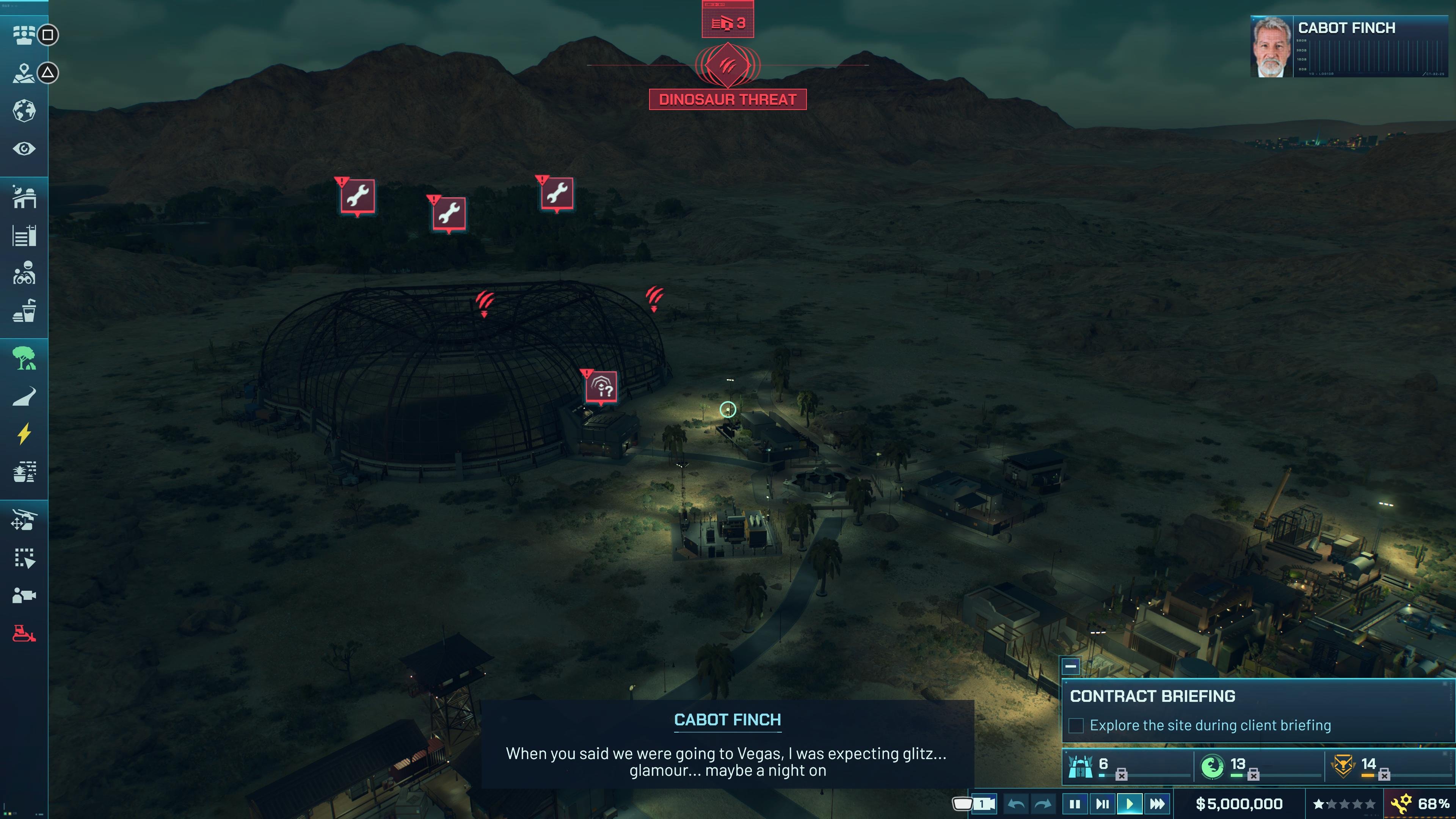This screenshot has width=1456, height=819.
Task: Open the globe island overview
Action: [25, 111]
